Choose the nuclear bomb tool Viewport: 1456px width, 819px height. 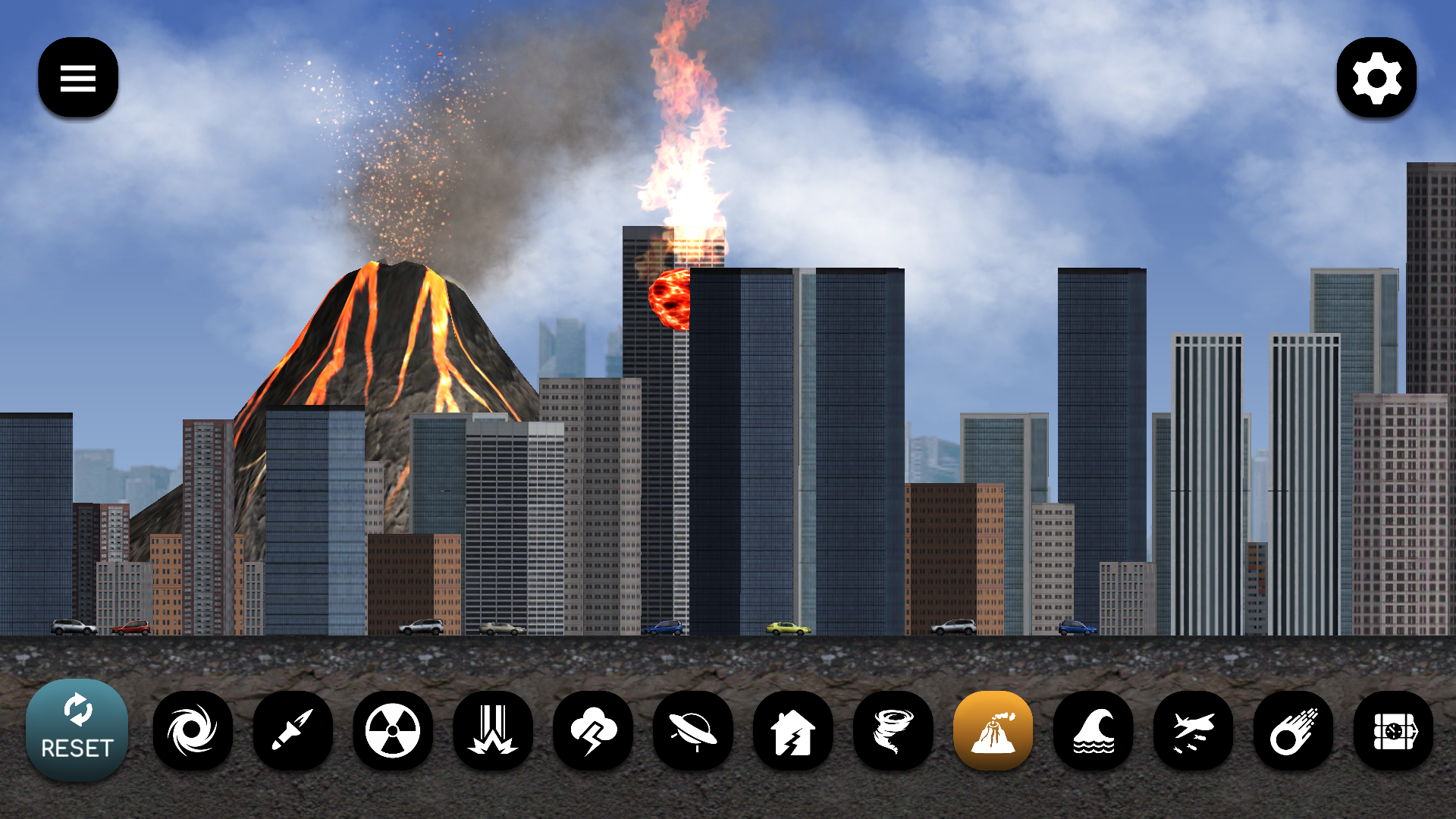coord(394,730)
